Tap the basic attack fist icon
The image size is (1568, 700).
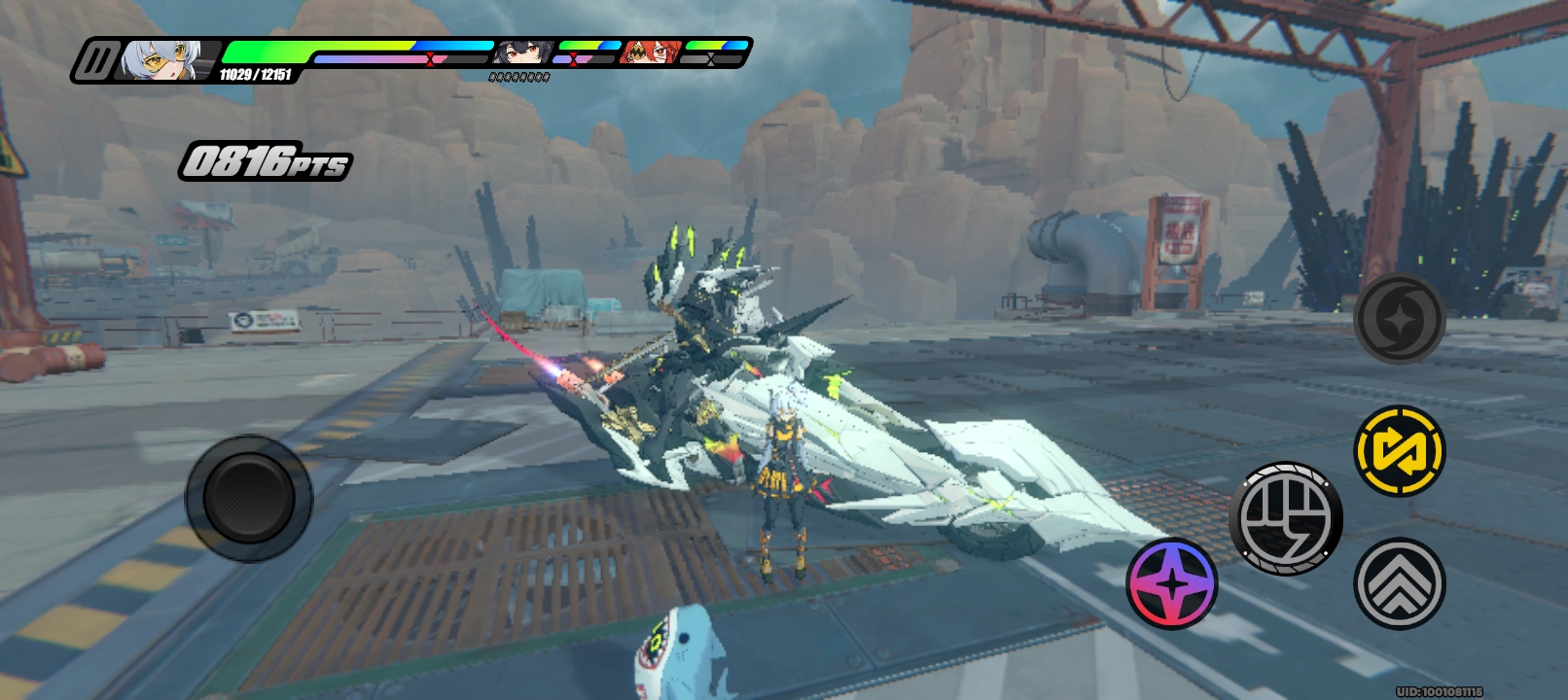tap(1291, 520)
